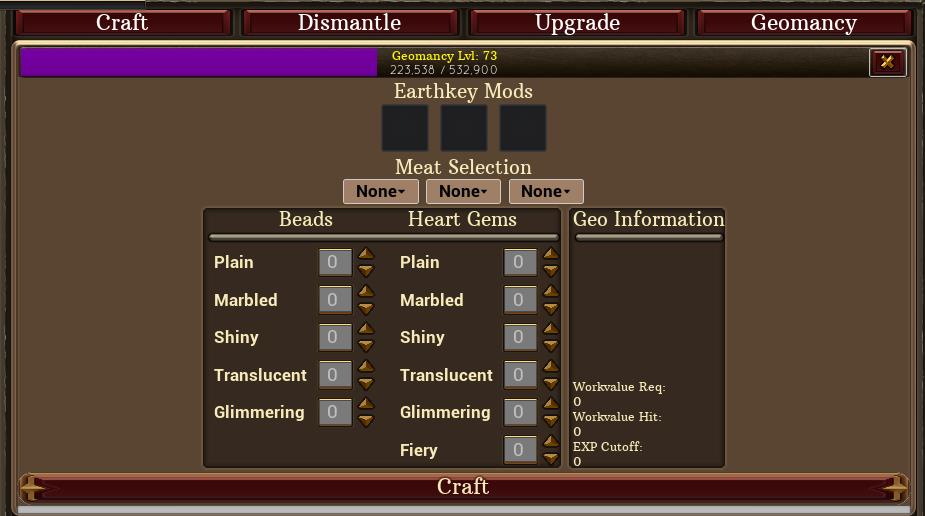Increase Plain Beads amount
The height and width of the screenshot is (516, 925).
click(366, 254)
